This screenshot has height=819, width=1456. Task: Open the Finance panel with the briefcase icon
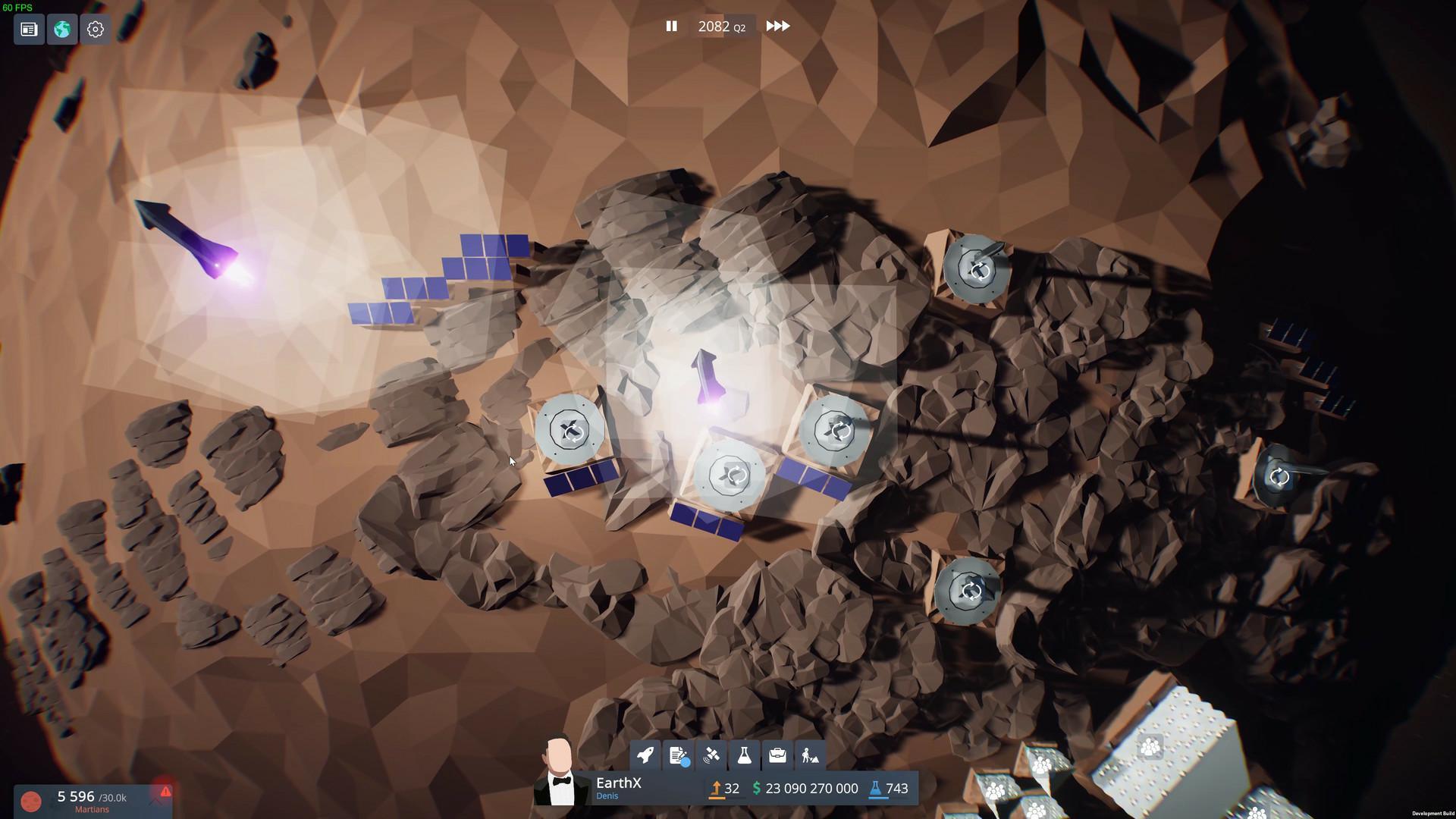[777, 755]
